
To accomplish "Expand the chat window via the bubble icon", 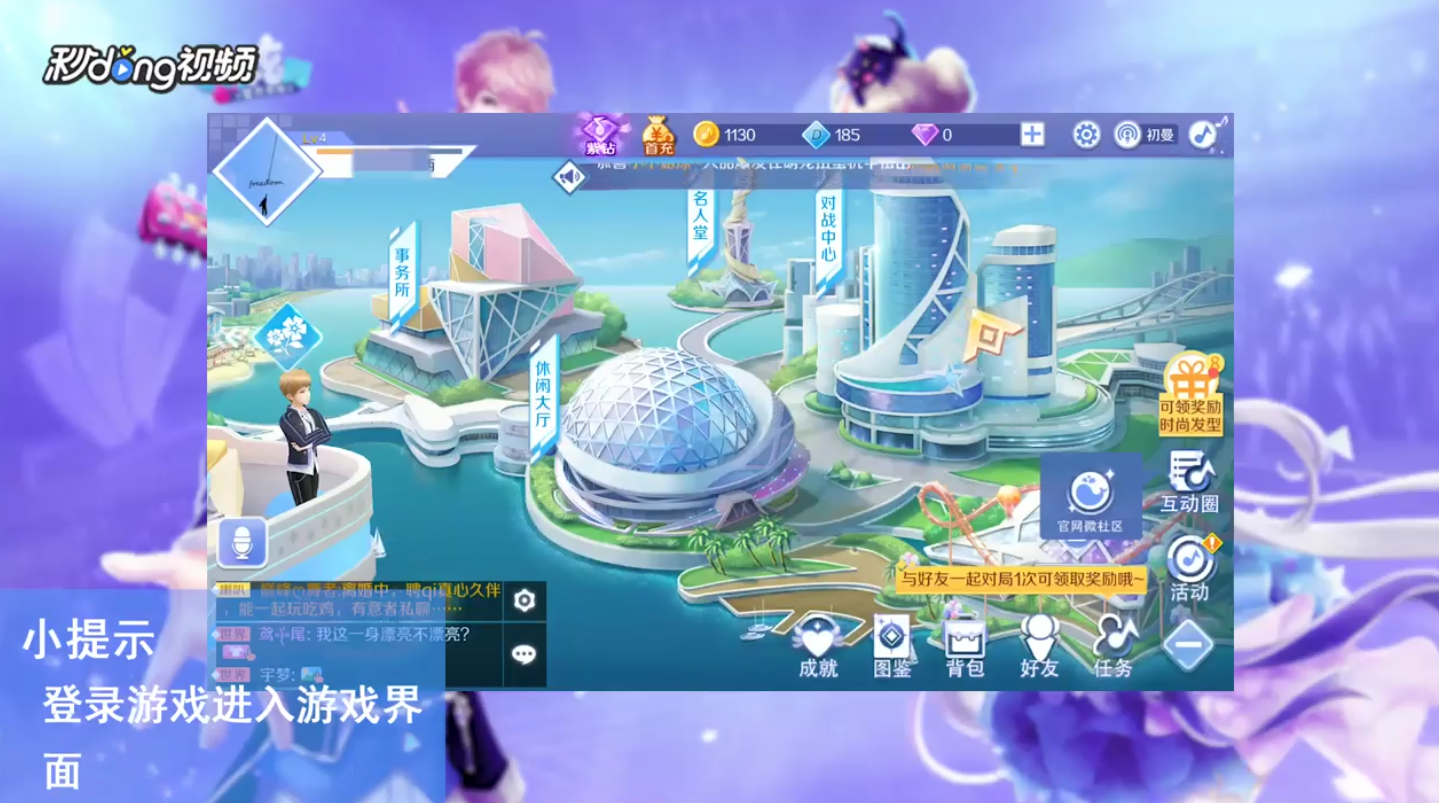I will [525, 652].
